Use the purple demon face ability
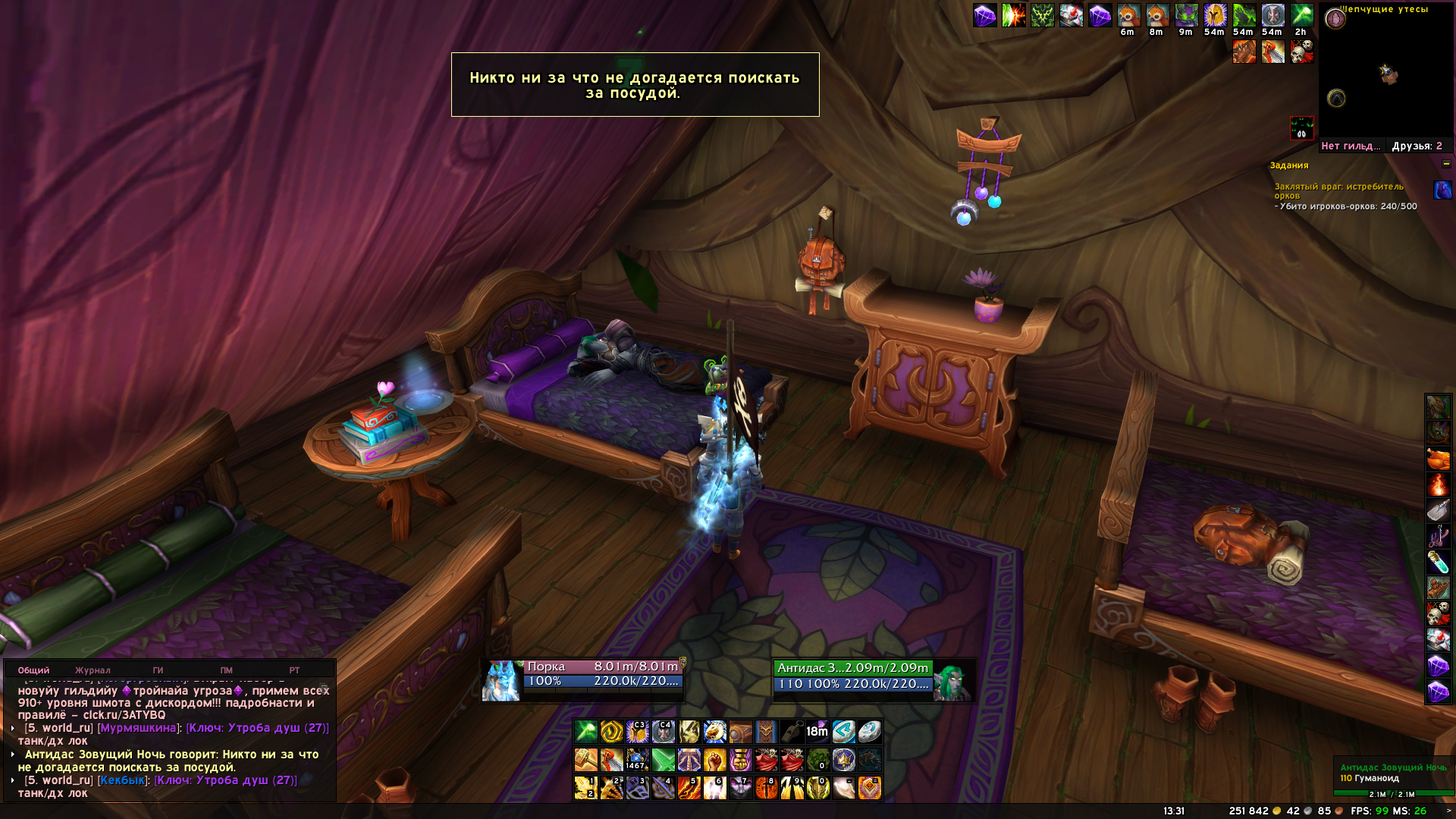 click(x=740, y=788)
